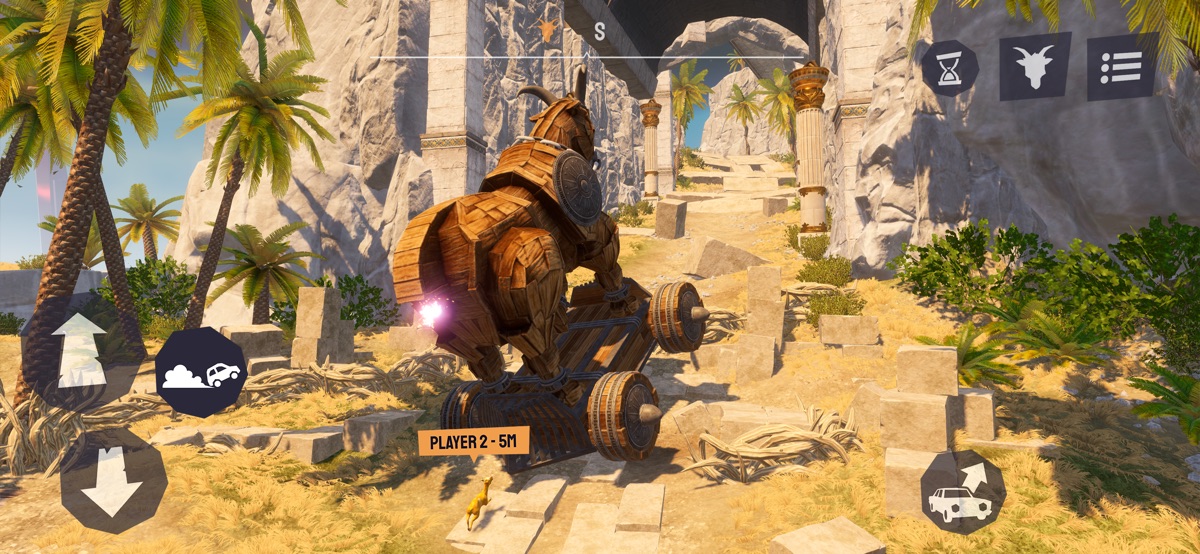Tap the hourglass slow-motion button

pos(950,68)
